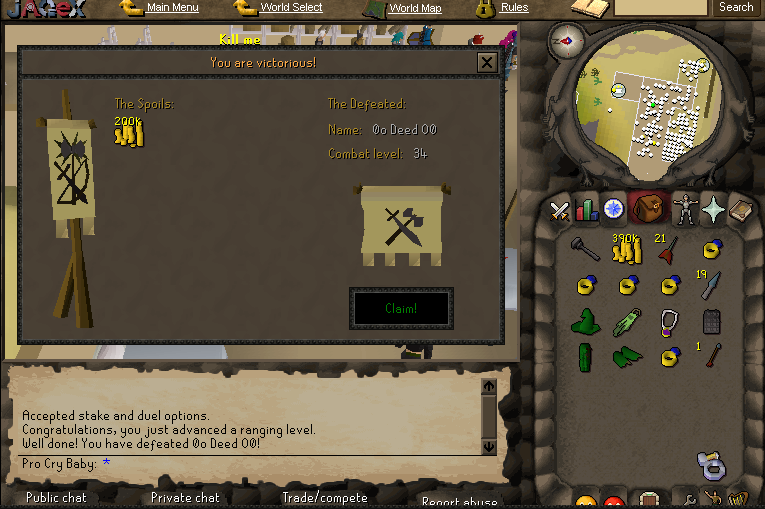Switch to Private chat tab
The height and width of the screenshot is (509, 765).
(185, 497)
